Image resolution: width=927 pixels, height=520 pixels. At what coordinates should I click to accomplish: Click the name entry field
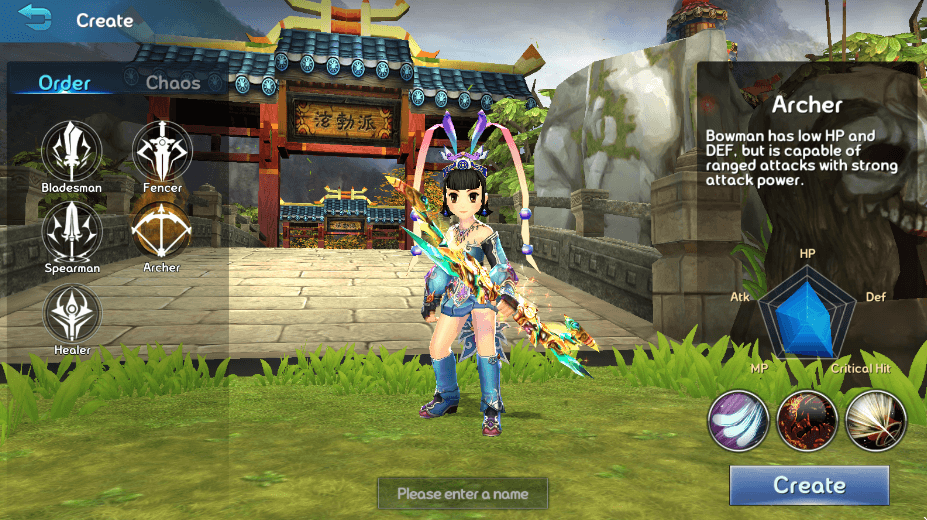pos(464,493)
